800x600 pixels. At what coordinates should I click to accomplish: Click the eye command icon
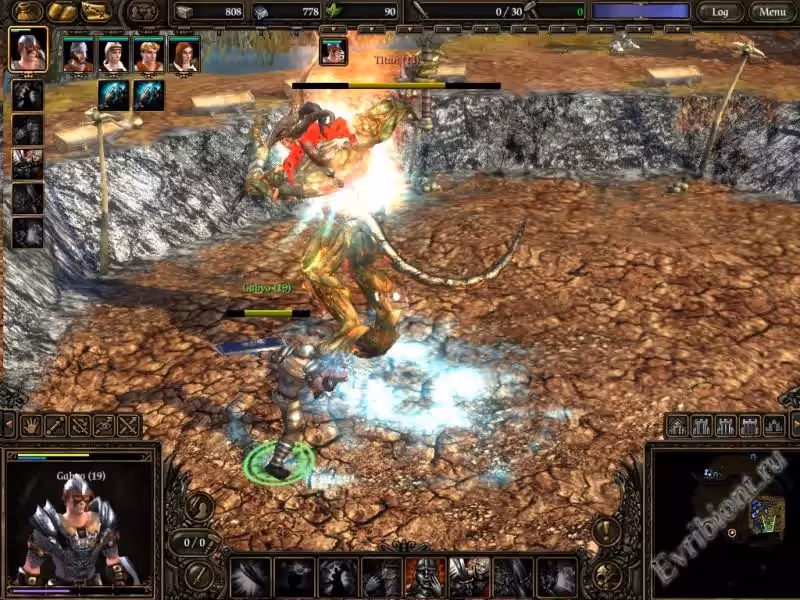coord(104,426)
